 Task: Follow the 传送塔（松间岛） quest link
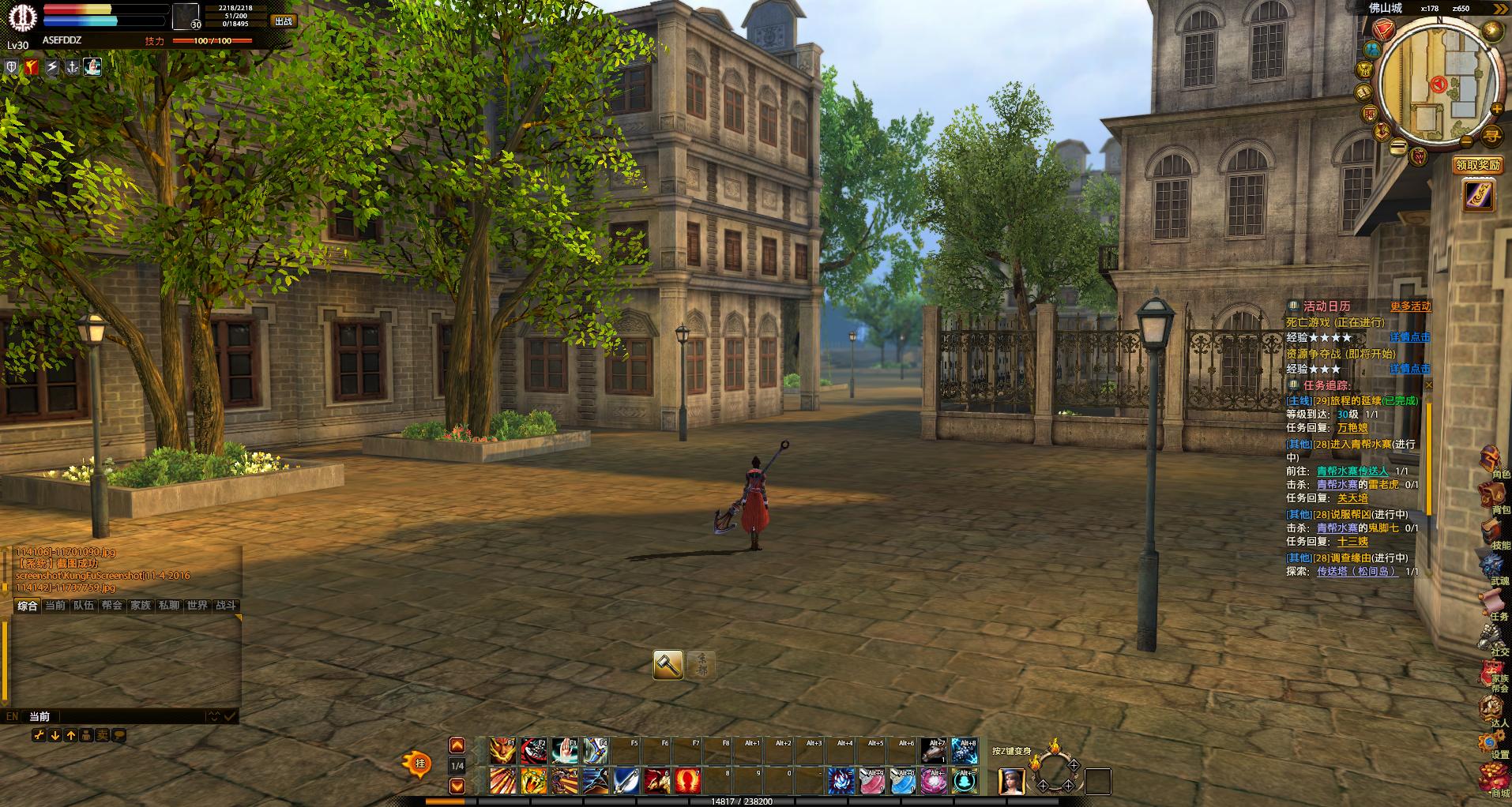coord(1356,571)
